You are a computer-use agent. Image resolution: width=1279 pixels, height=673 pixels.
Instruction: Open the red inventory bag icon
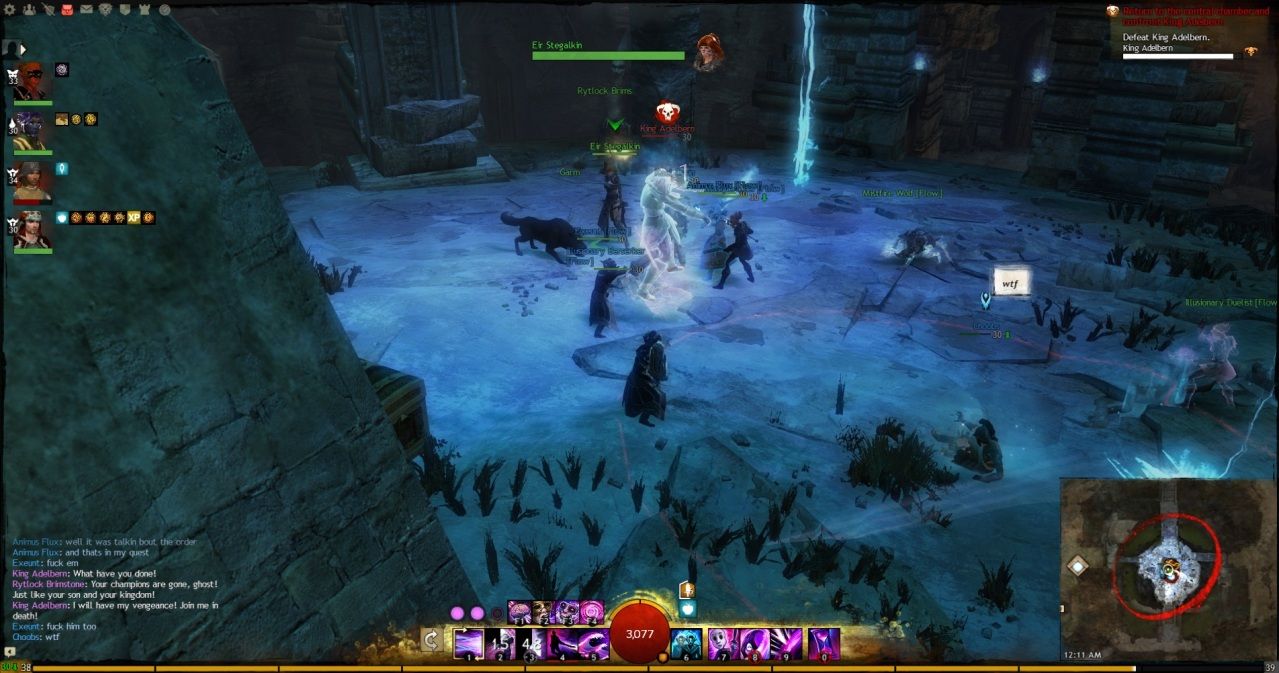pyautogui.click(x=67, y=10)
